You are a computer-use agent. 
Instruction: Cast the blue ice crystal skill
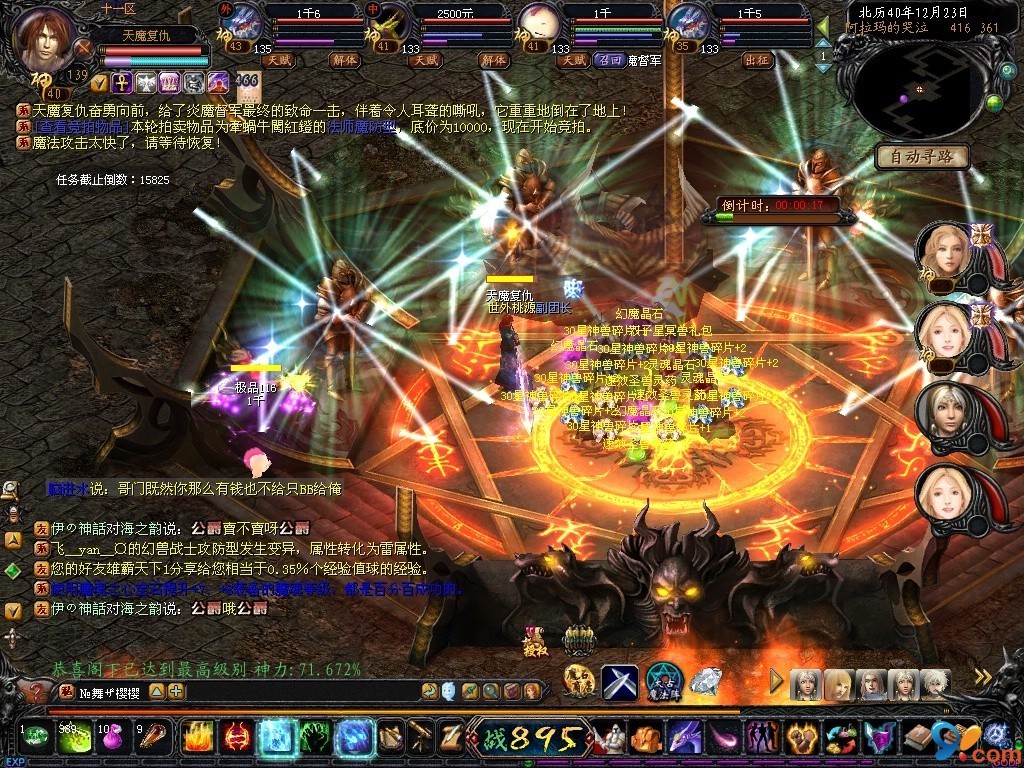pyautogui.click(x=274, y=738)
